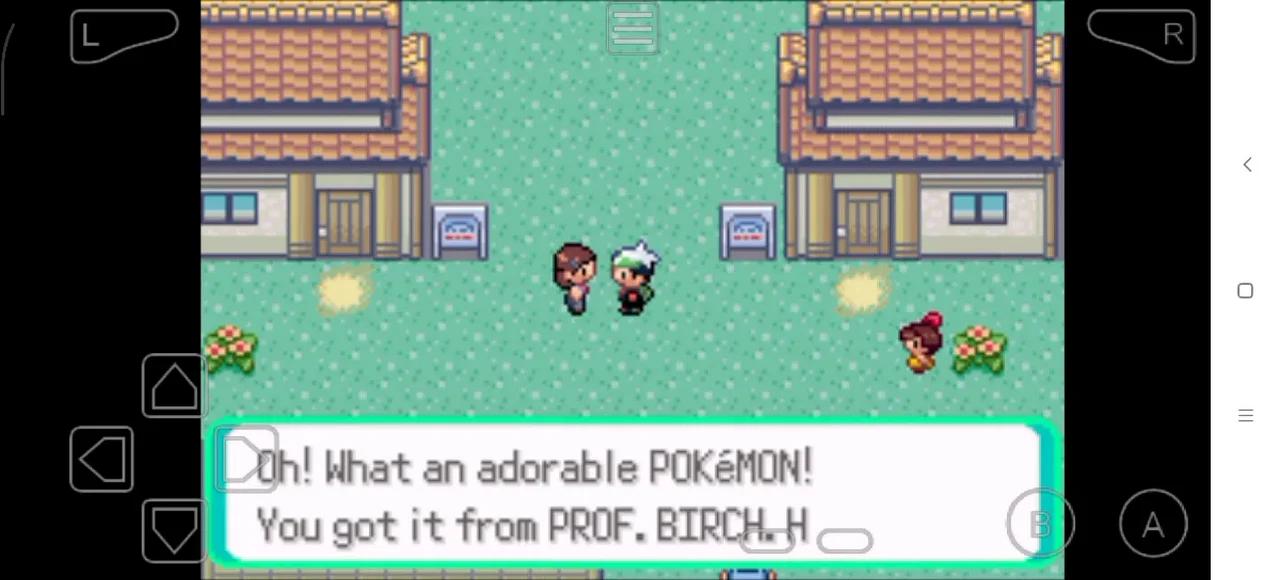Hit the round A button
This screenshot has width=1280, height=580.
click(x=1153, y=524)
